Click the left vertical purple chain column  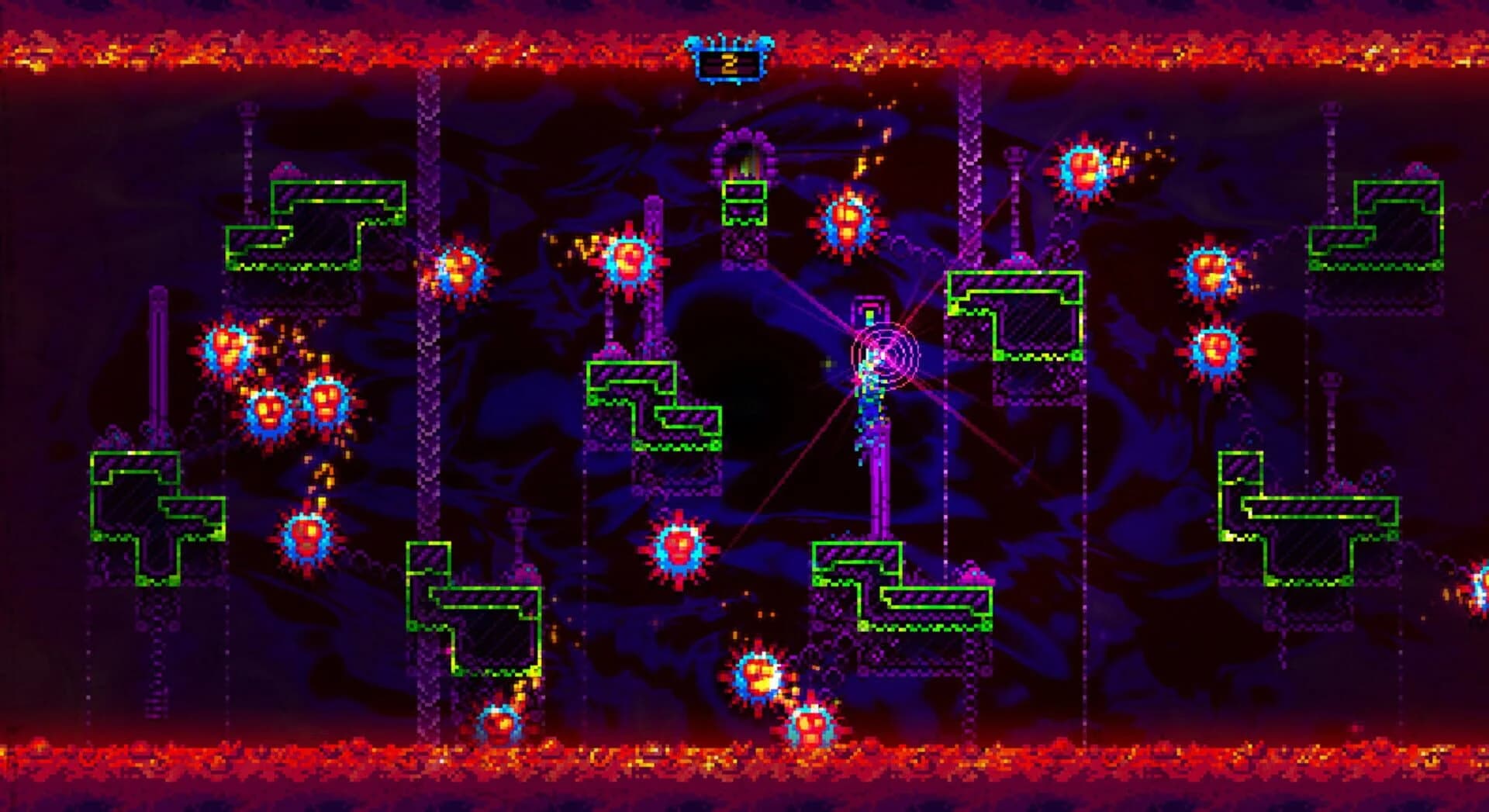tap(427, 388)
